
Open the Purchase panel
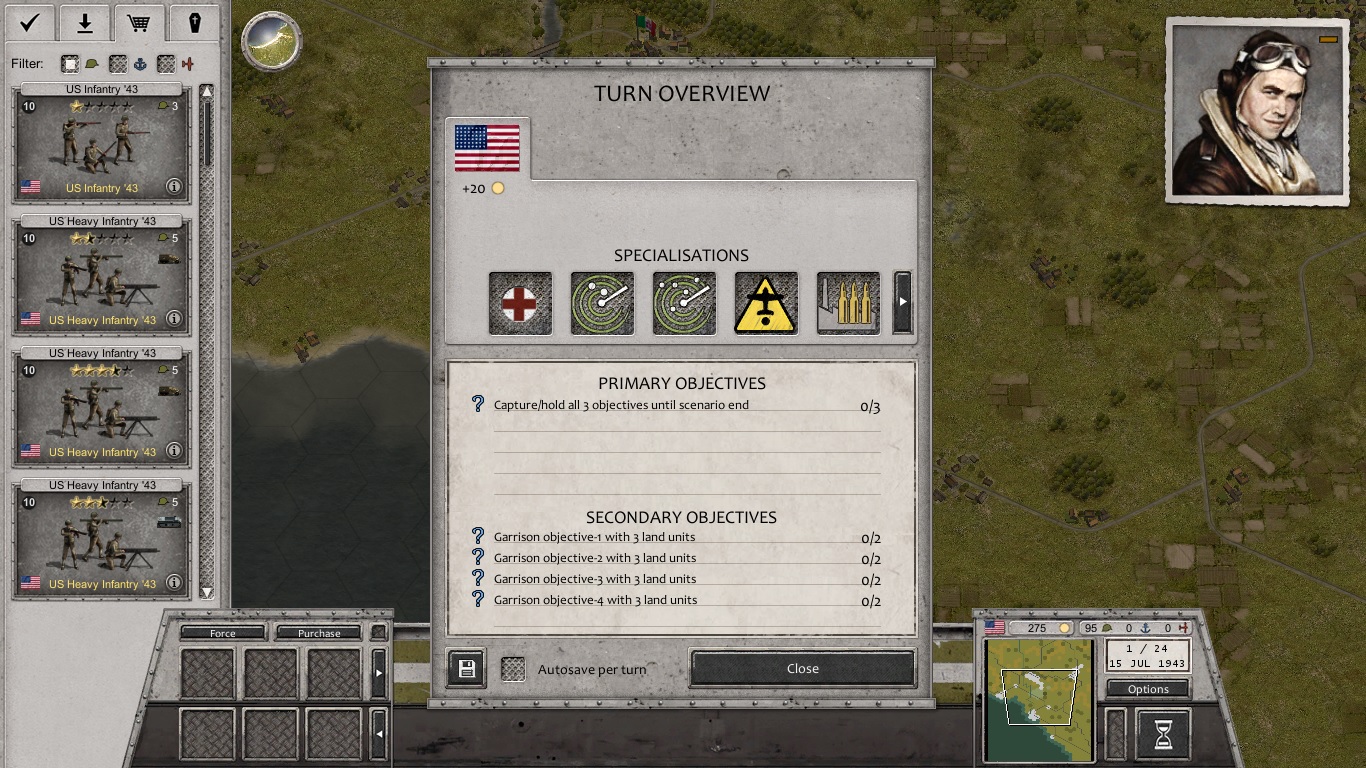pos(318,633)
